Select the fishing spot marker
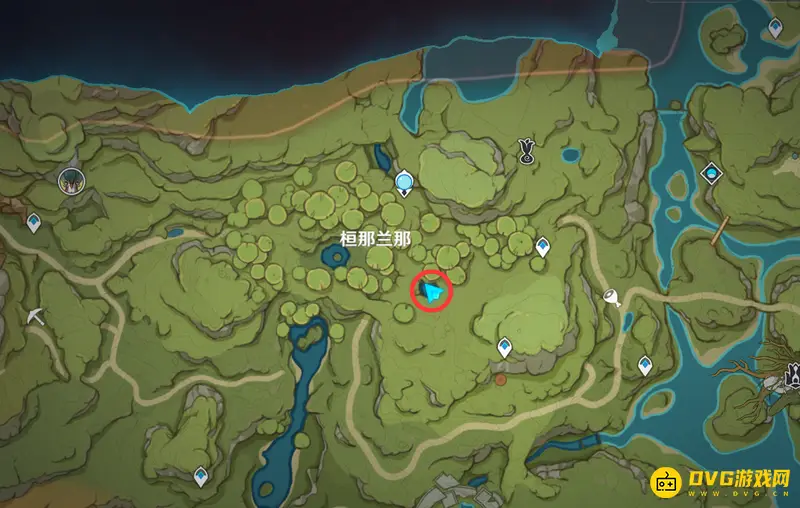800x508 pixels. coord(612,297)
